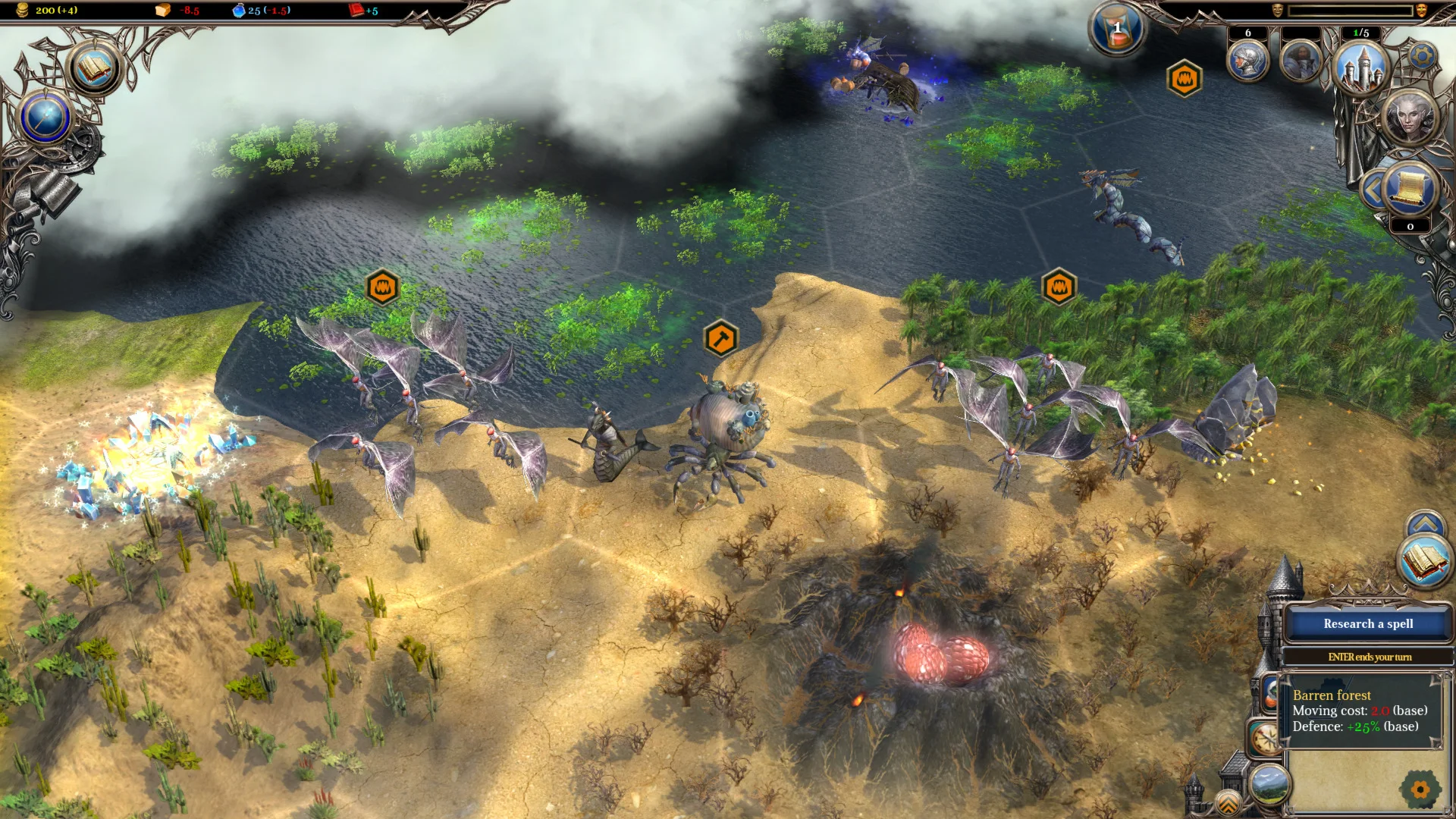This screenshot has height=819, width=1456.
Task: Select the orange hammer hex marker
Action: click(720, 337)
